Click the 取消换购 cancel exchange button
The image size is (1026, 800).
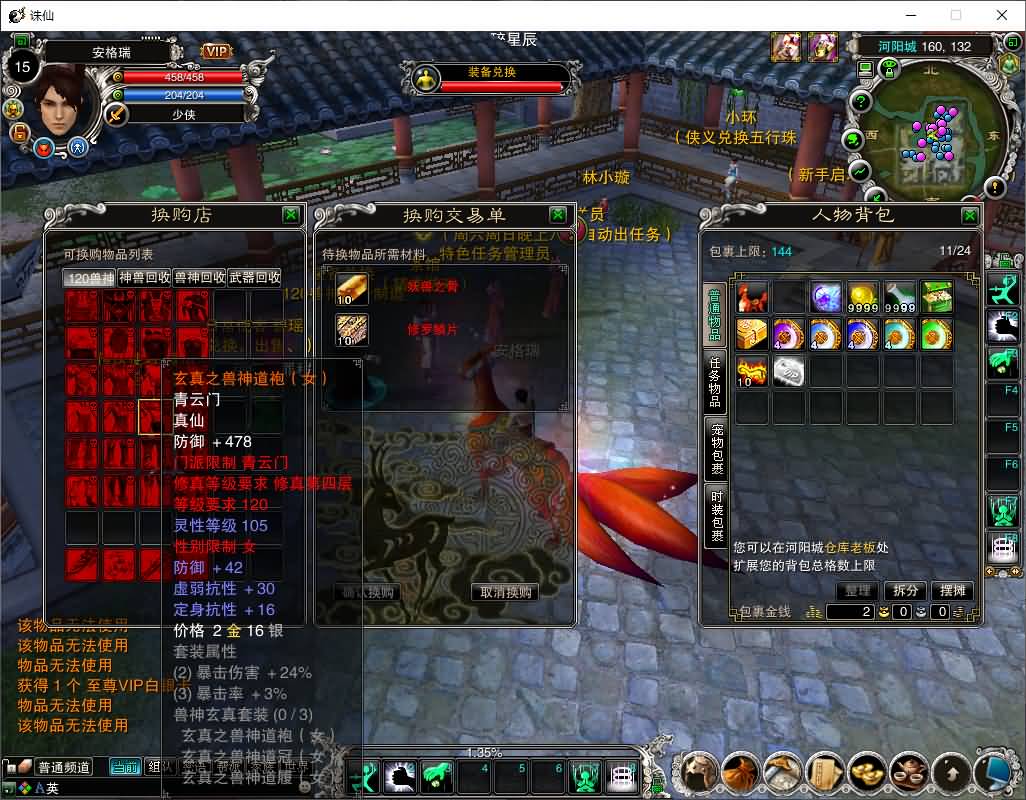[506, 592]
